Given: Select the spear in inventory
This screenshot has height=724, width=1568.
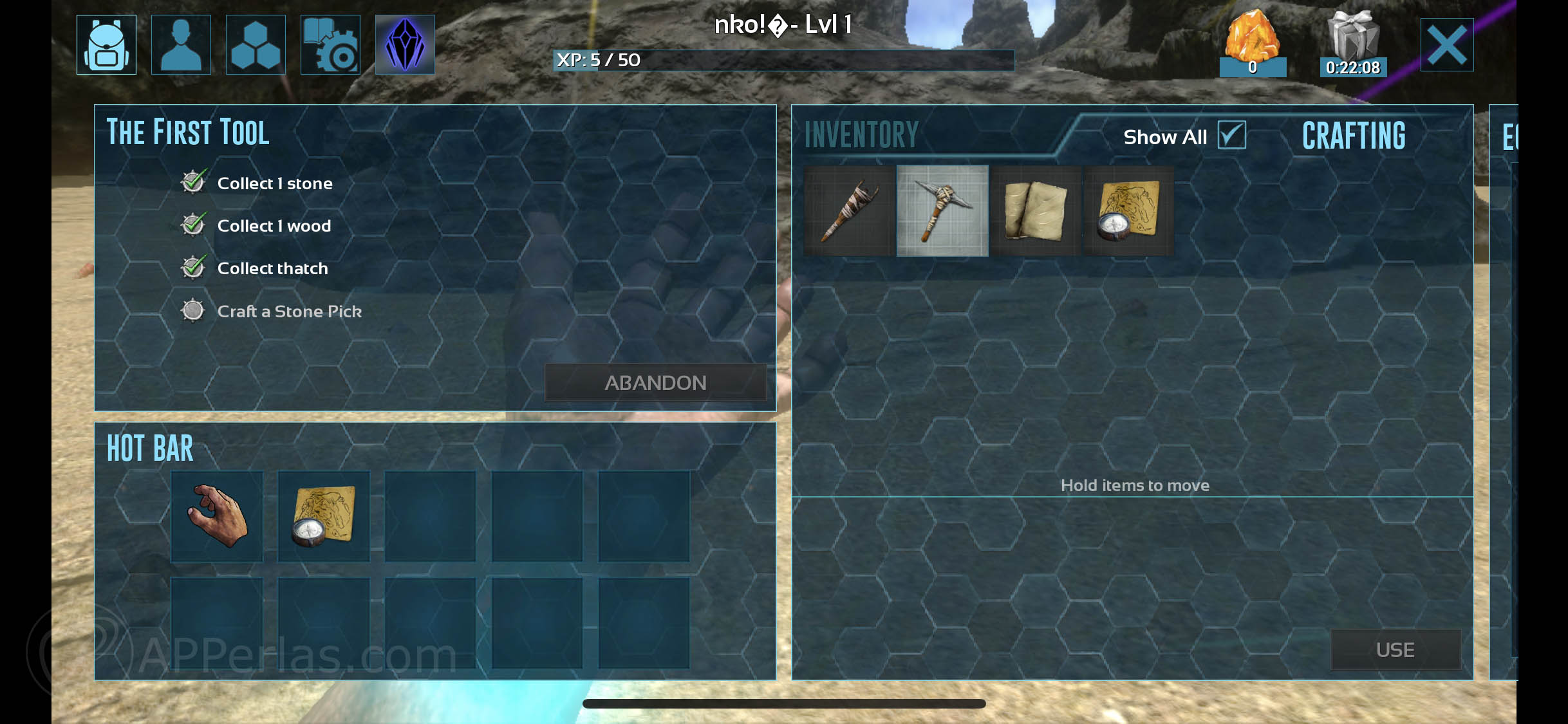Looking at the screenshot, I should pos(849,210).
